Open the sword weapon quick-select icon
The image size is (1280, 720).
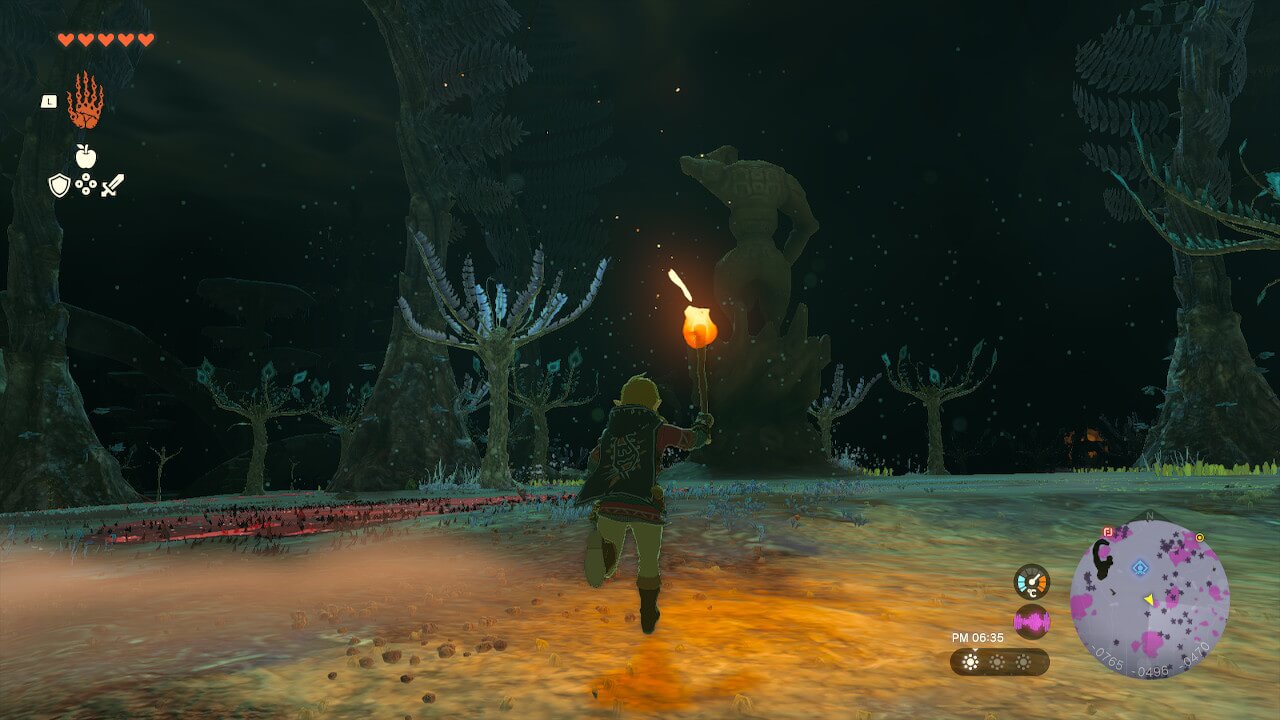pyautogui.click(x=112, y=185)
